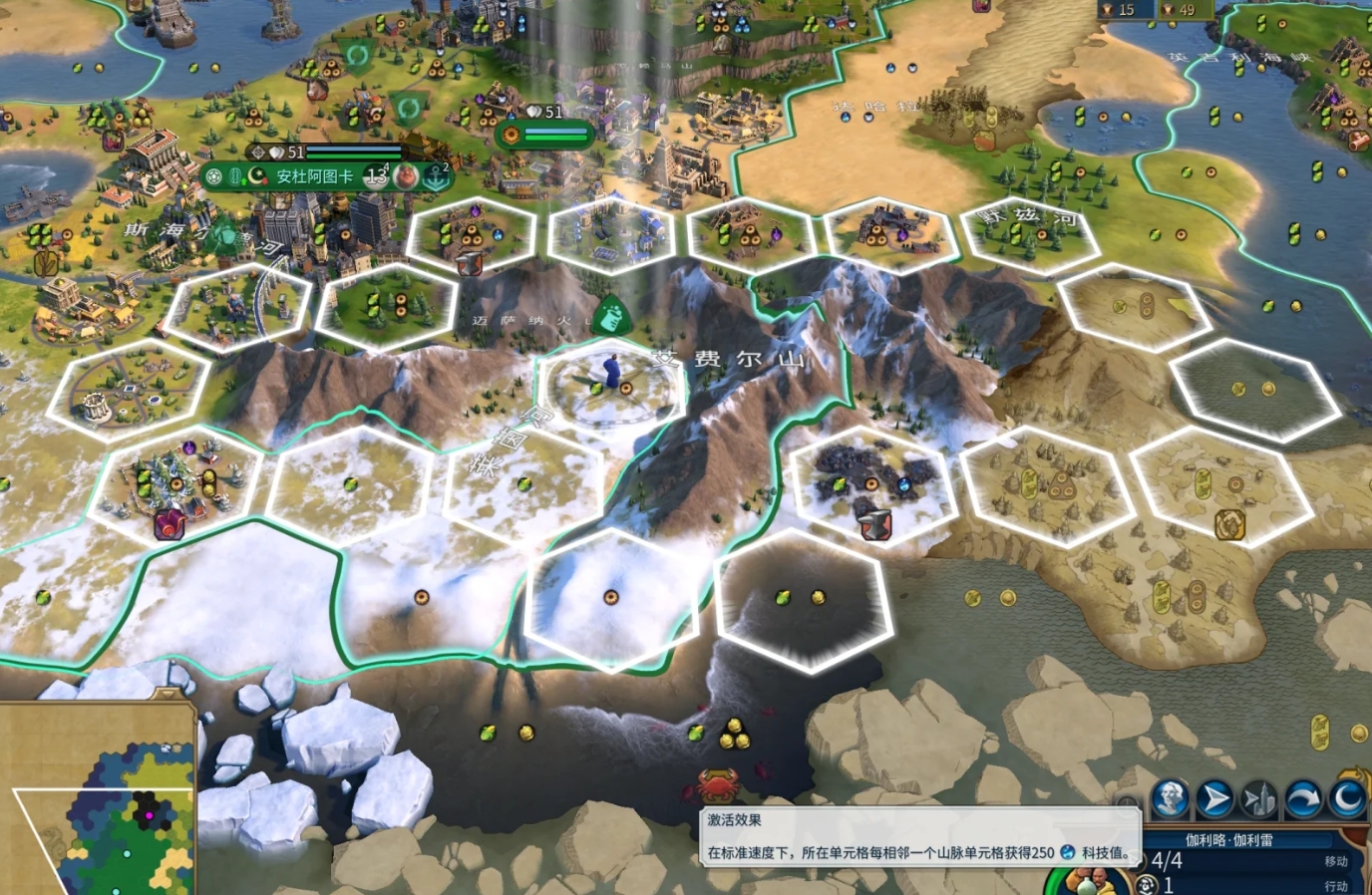
Task: Skip this unit's turn with the curved arrow
Action: coord(1303,798)
